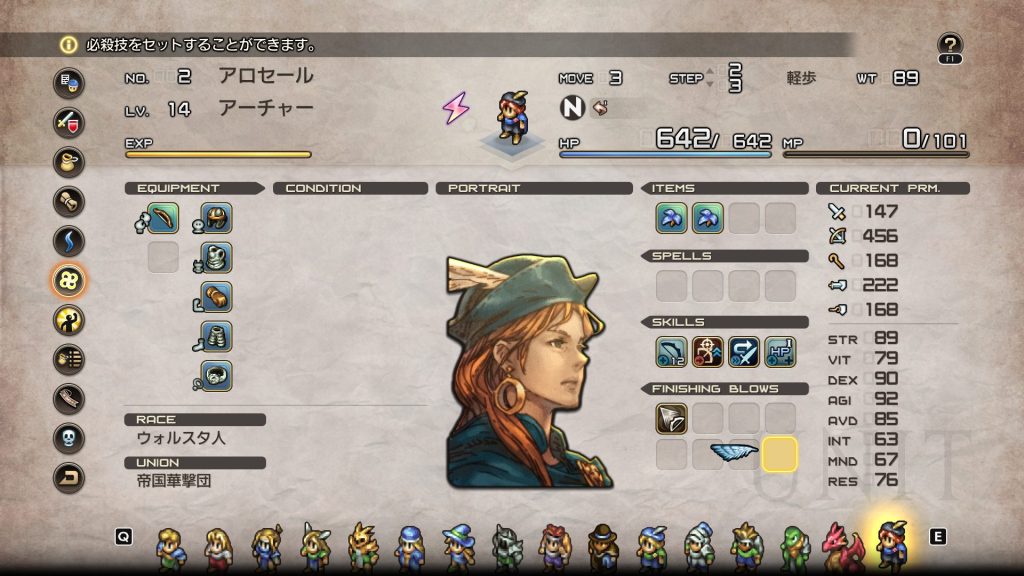Open the blue swirl sidebar tab
This screenshot has width=1024, height=576.
69,241
